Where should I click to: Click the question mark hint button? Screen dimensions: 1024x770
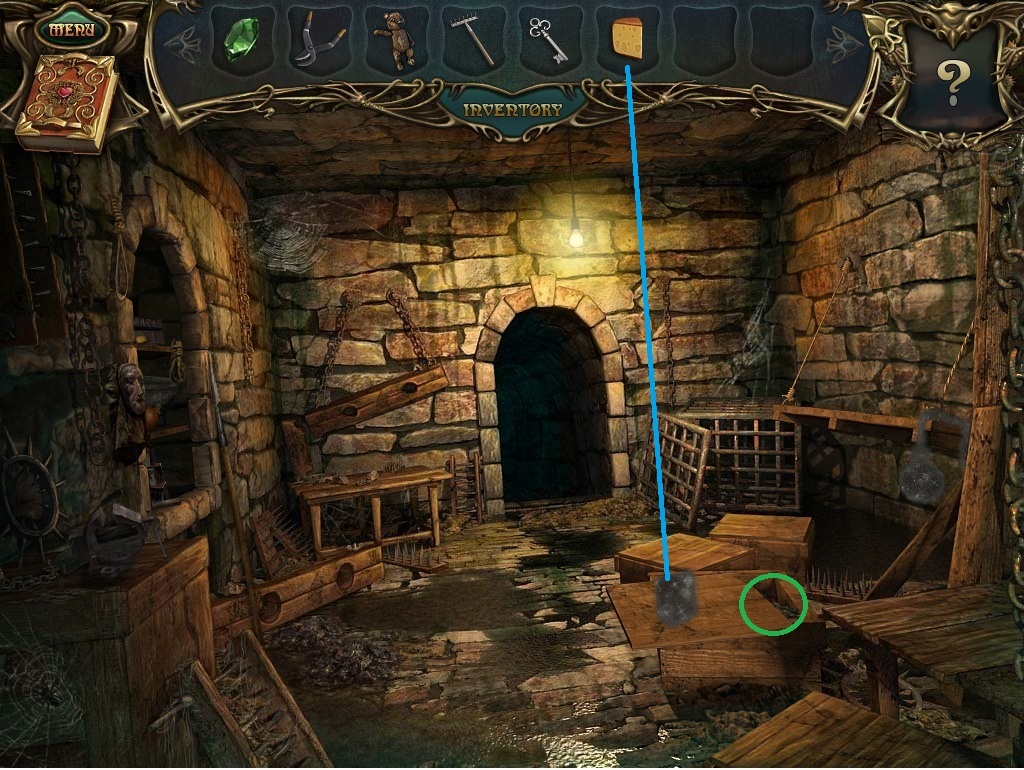coord(951,82)
